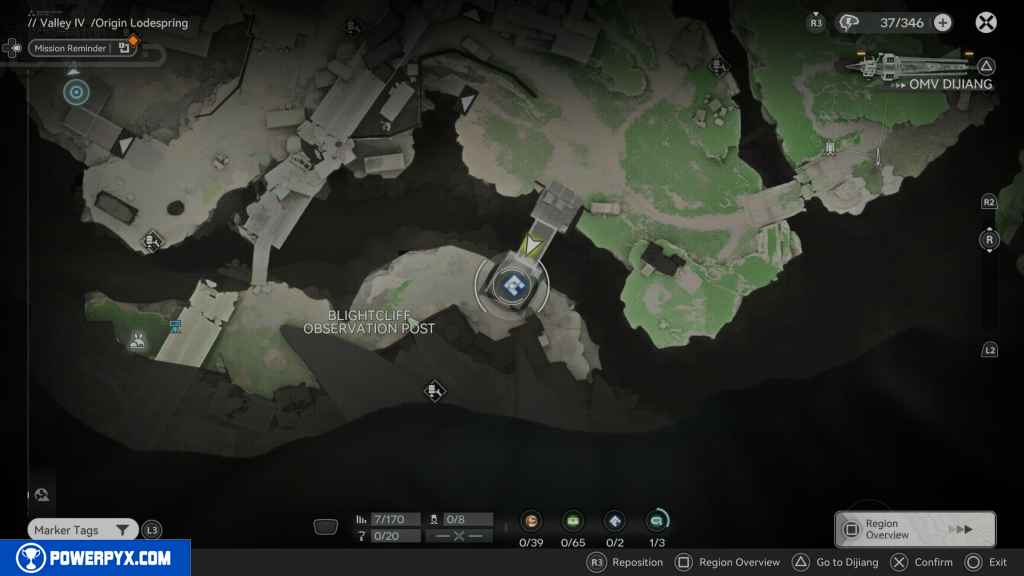Open the Region Overview panel

pyautogui.click(x=915, y=529)
